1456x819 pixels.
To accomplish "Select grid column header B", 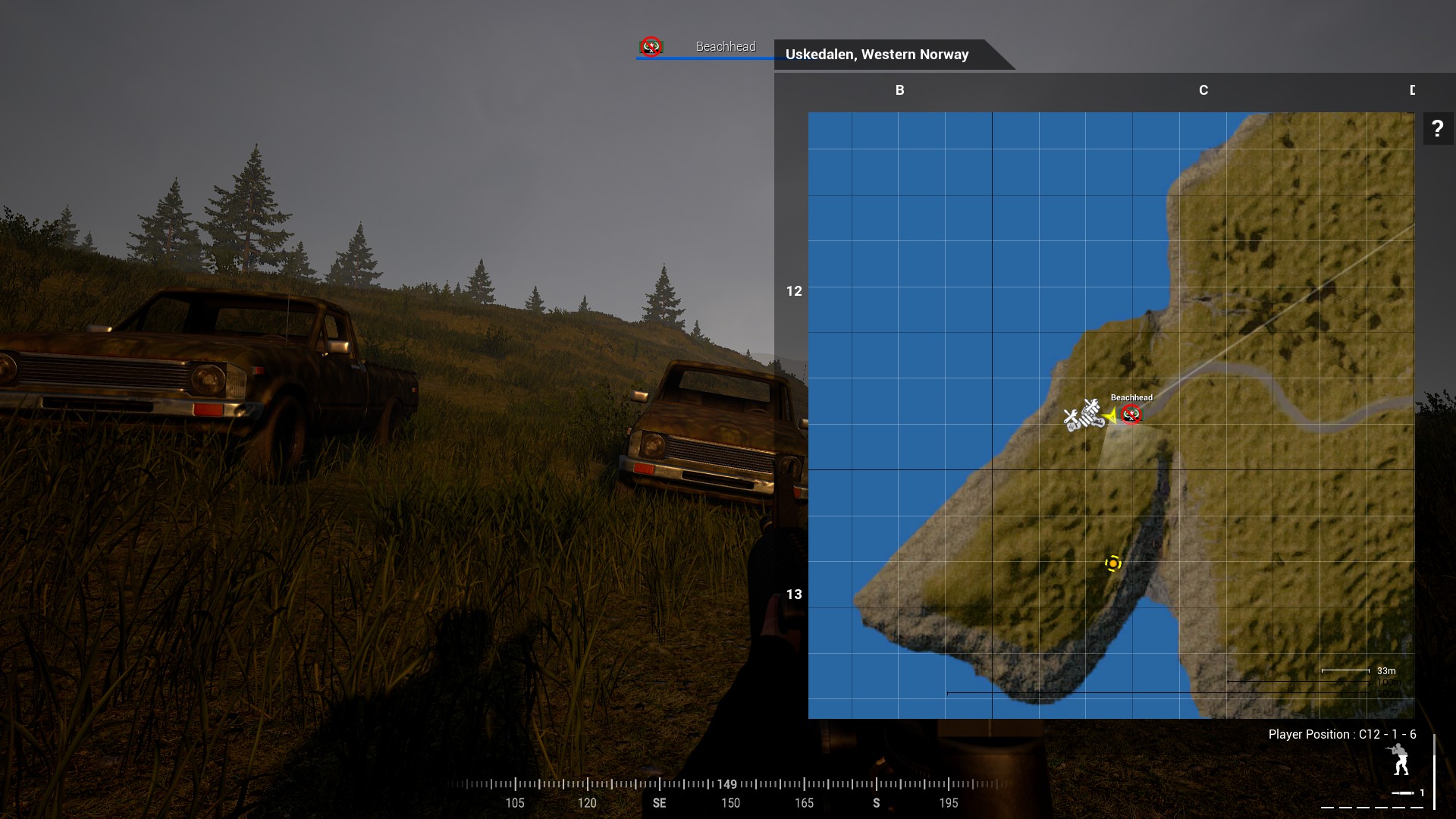I will pyautogui.click(x=899, y=90).
